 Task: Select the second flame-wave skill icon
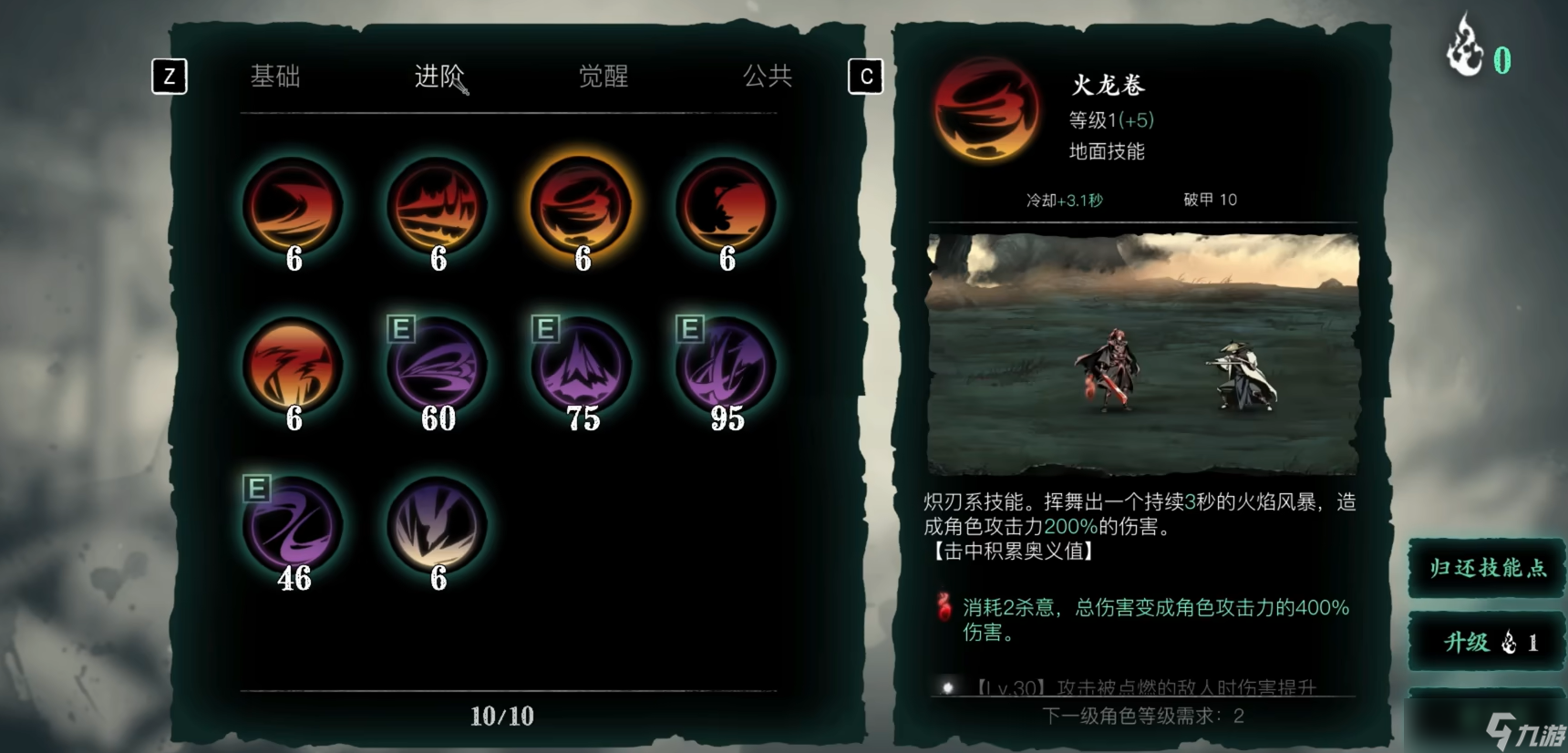(438, 208)
